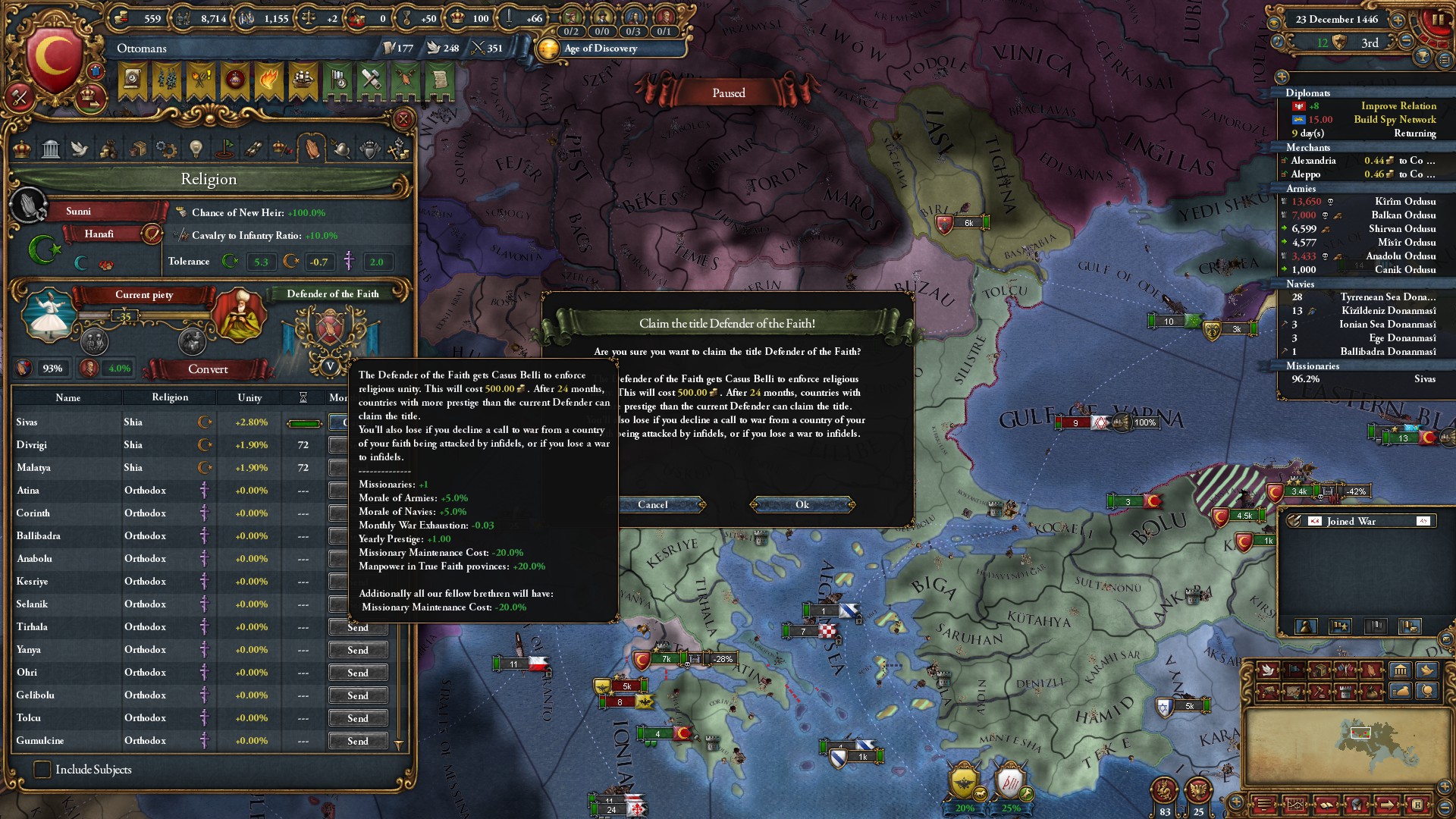Select the Tyrrenean Sea navy in outliner
The width and height of the screenshot is (1456, 819).
[x=1387, y=297]
